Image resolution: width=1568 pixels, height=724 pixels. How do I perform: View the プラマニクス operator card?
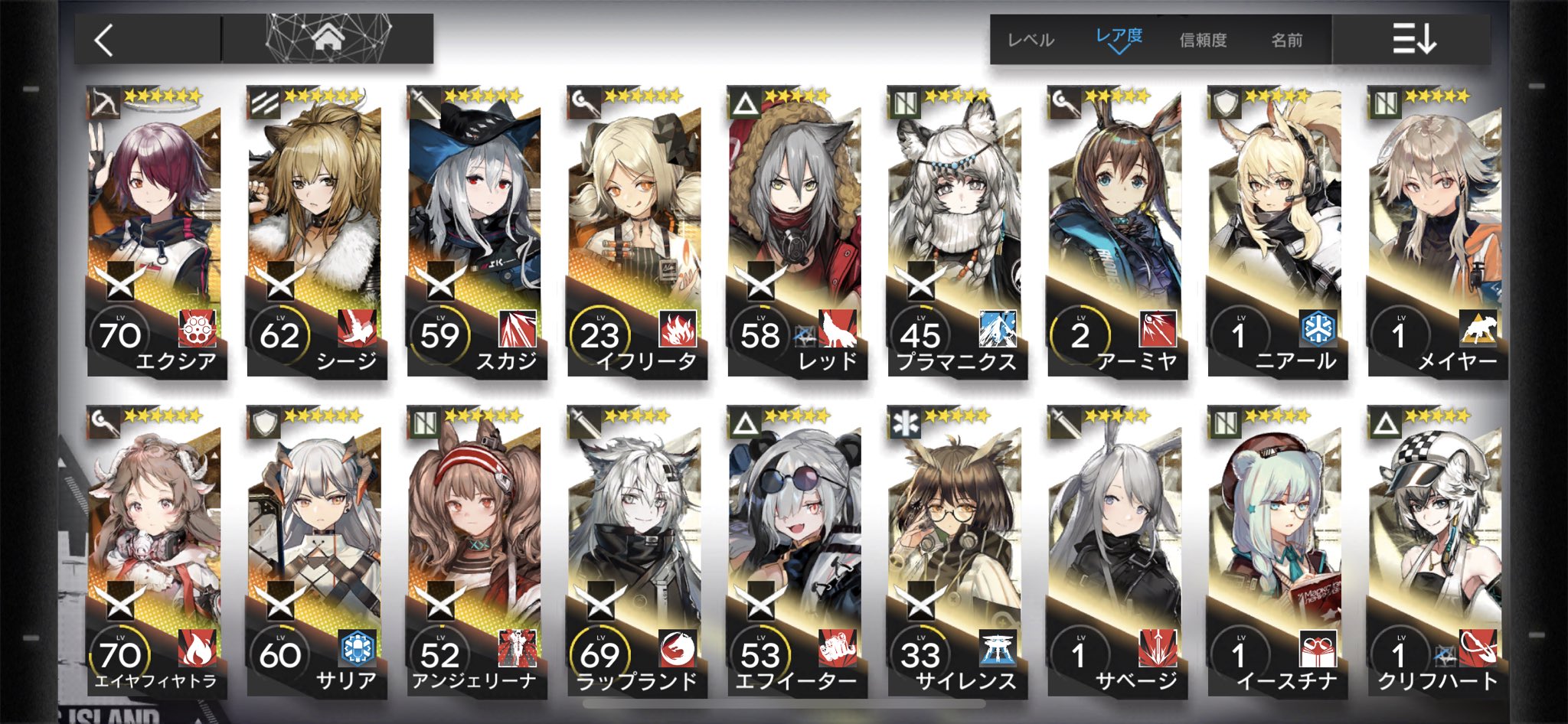pyautogui.click(x=955, y=231)
